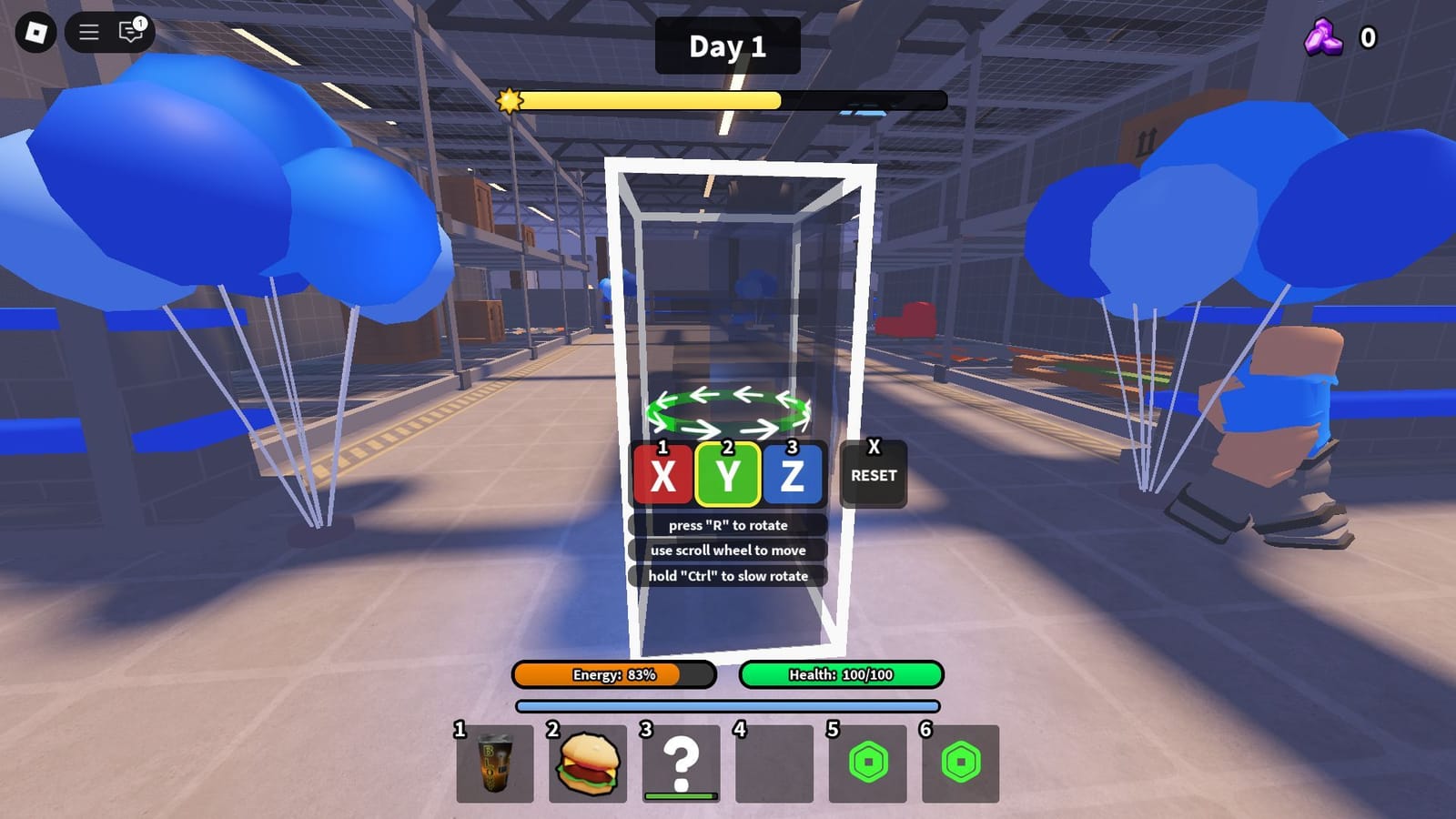
Task: Click the Roblox logo icon
Action: coord(37,32)
